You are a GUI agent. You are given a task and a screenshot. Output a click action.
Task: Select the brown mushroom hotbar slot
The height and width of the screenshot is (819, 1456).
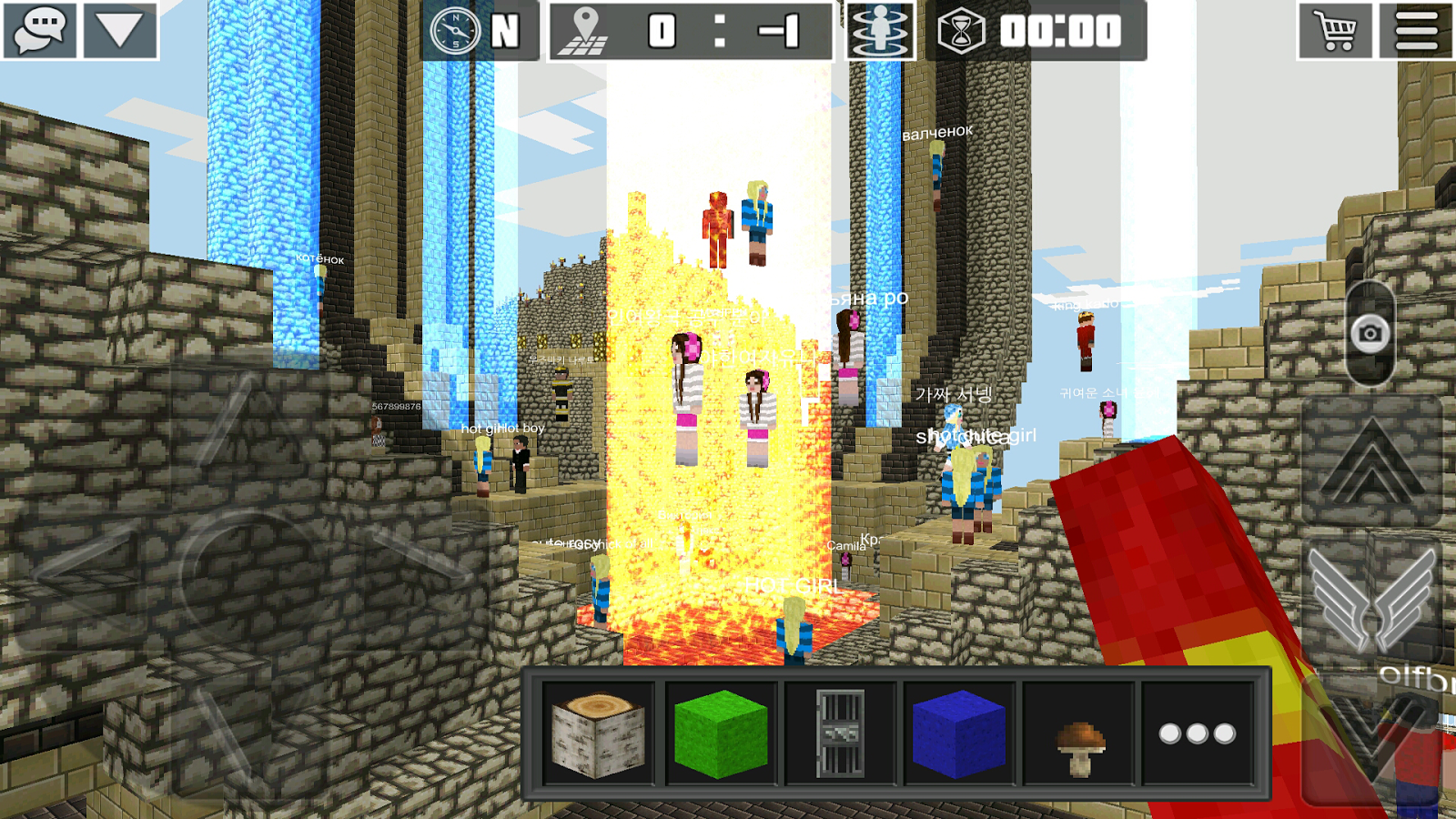(x=1079, y=733)
